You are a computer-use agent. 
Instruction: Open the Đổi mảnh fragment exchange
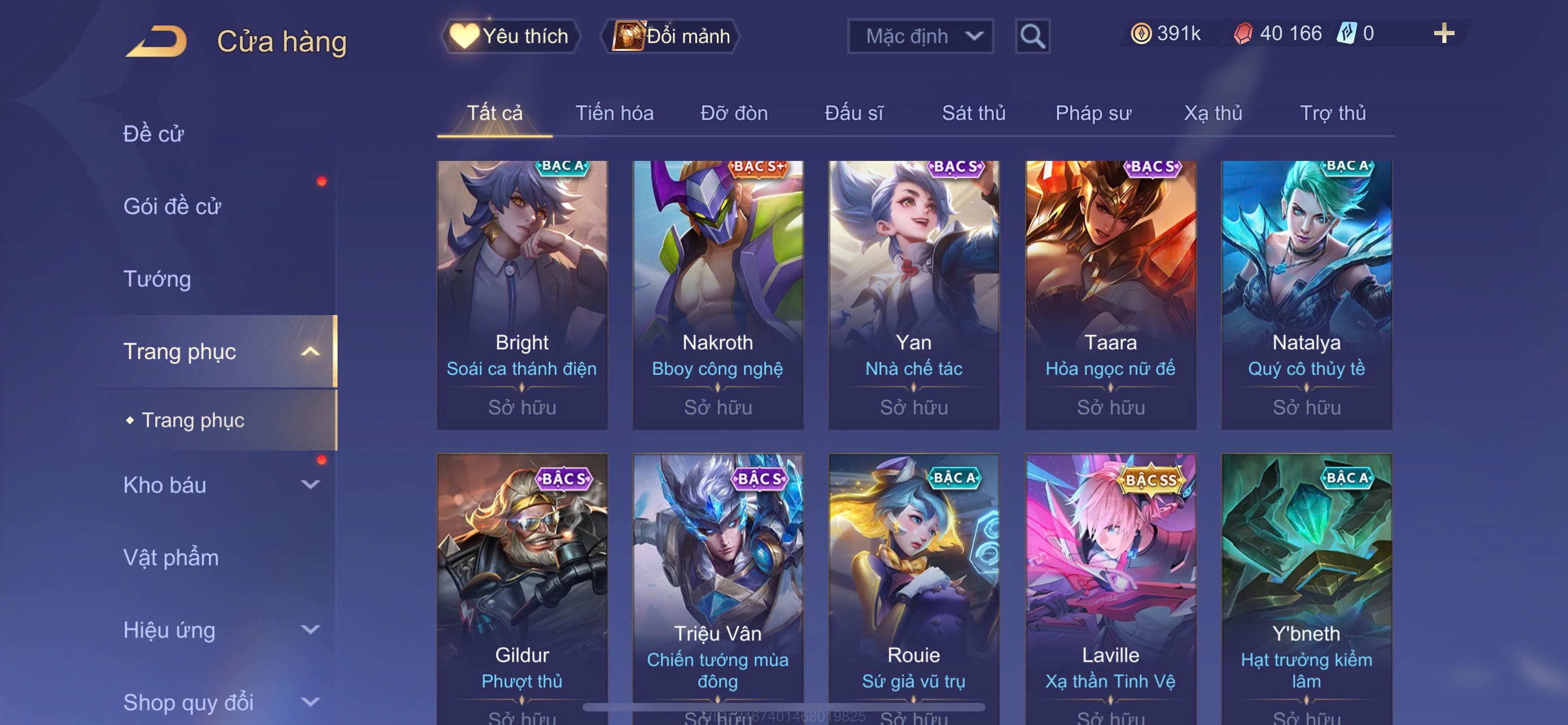tap(671, 36)
